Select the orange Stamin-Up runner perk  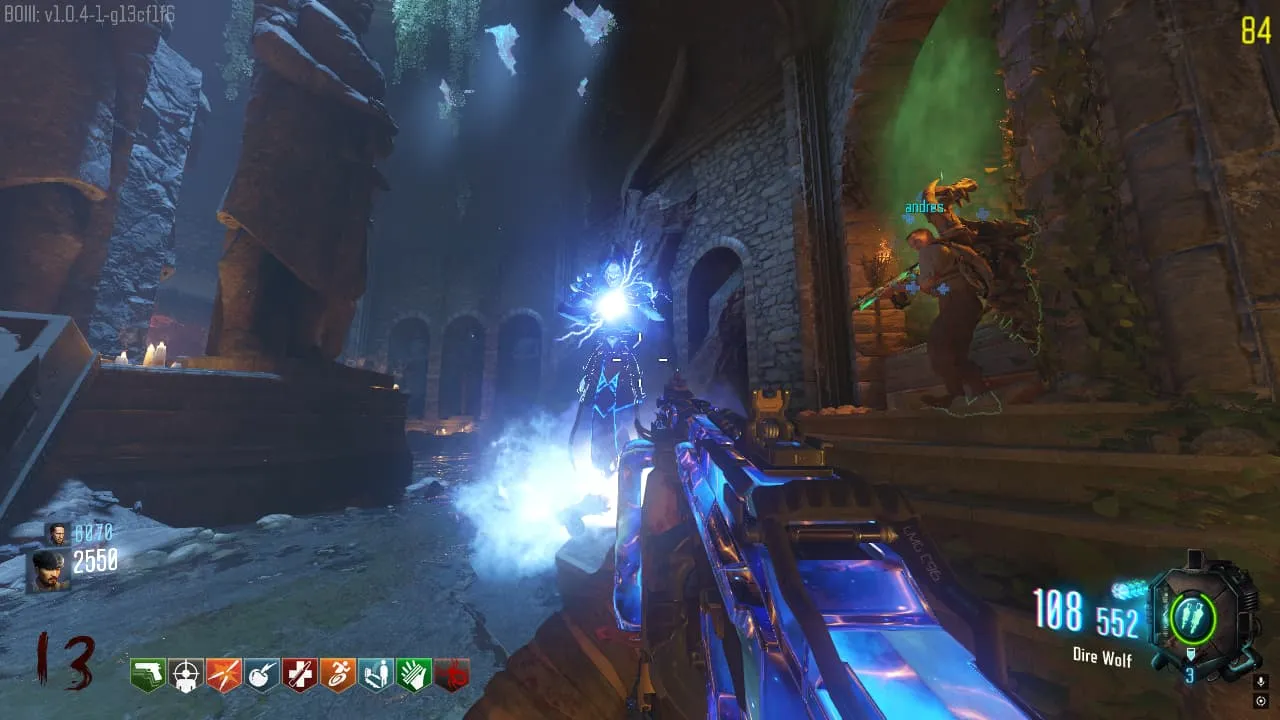pos(337,675)
